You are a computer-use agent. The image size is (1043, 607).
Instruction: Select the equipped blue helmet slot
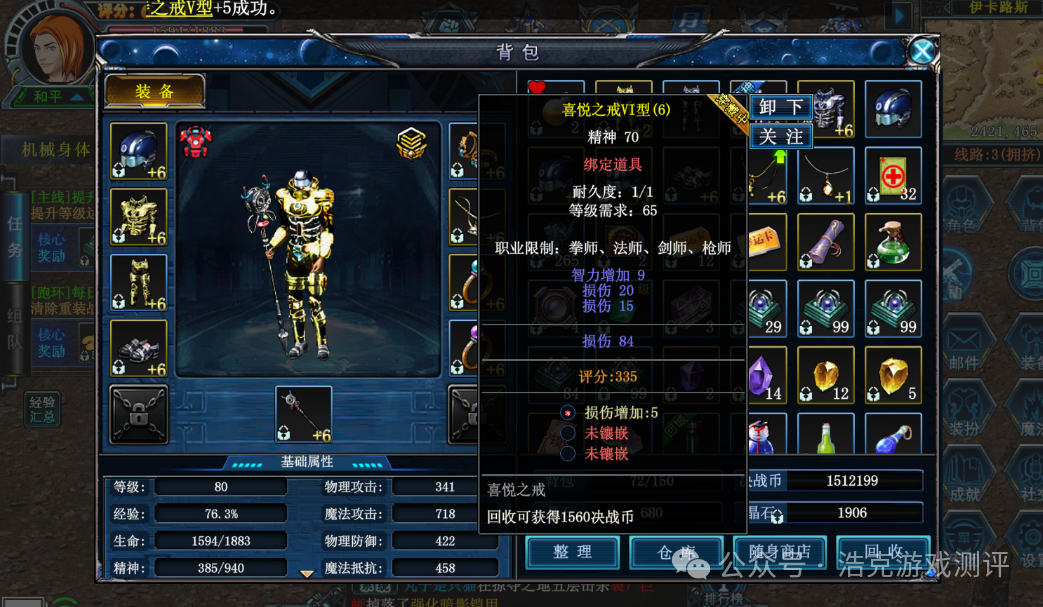click(x=138, y=151)
